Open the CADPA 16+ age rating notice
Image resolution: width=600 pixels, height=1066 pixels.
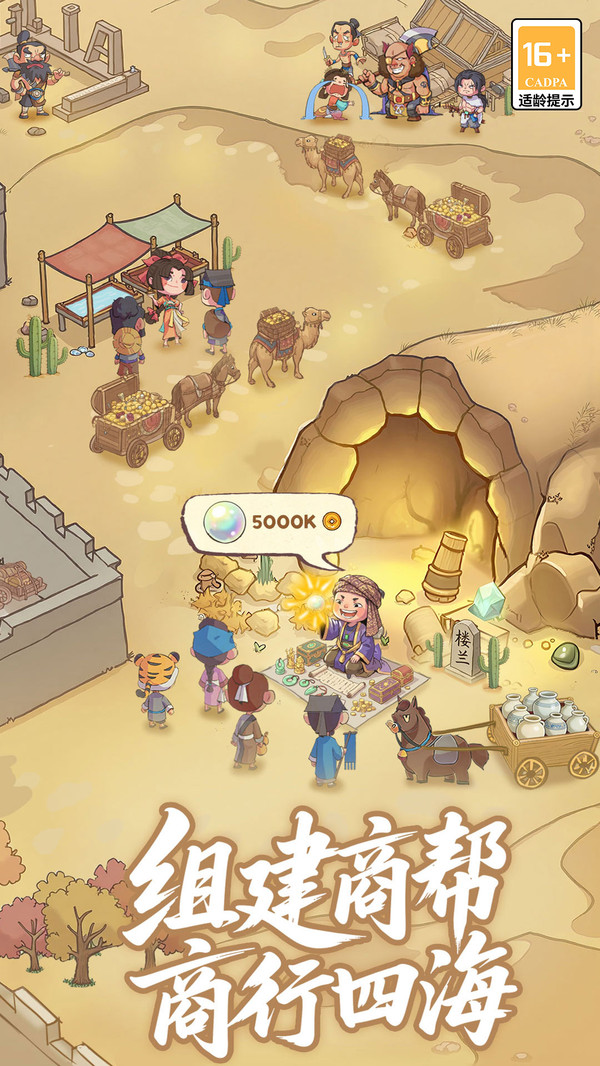(546, 65)
